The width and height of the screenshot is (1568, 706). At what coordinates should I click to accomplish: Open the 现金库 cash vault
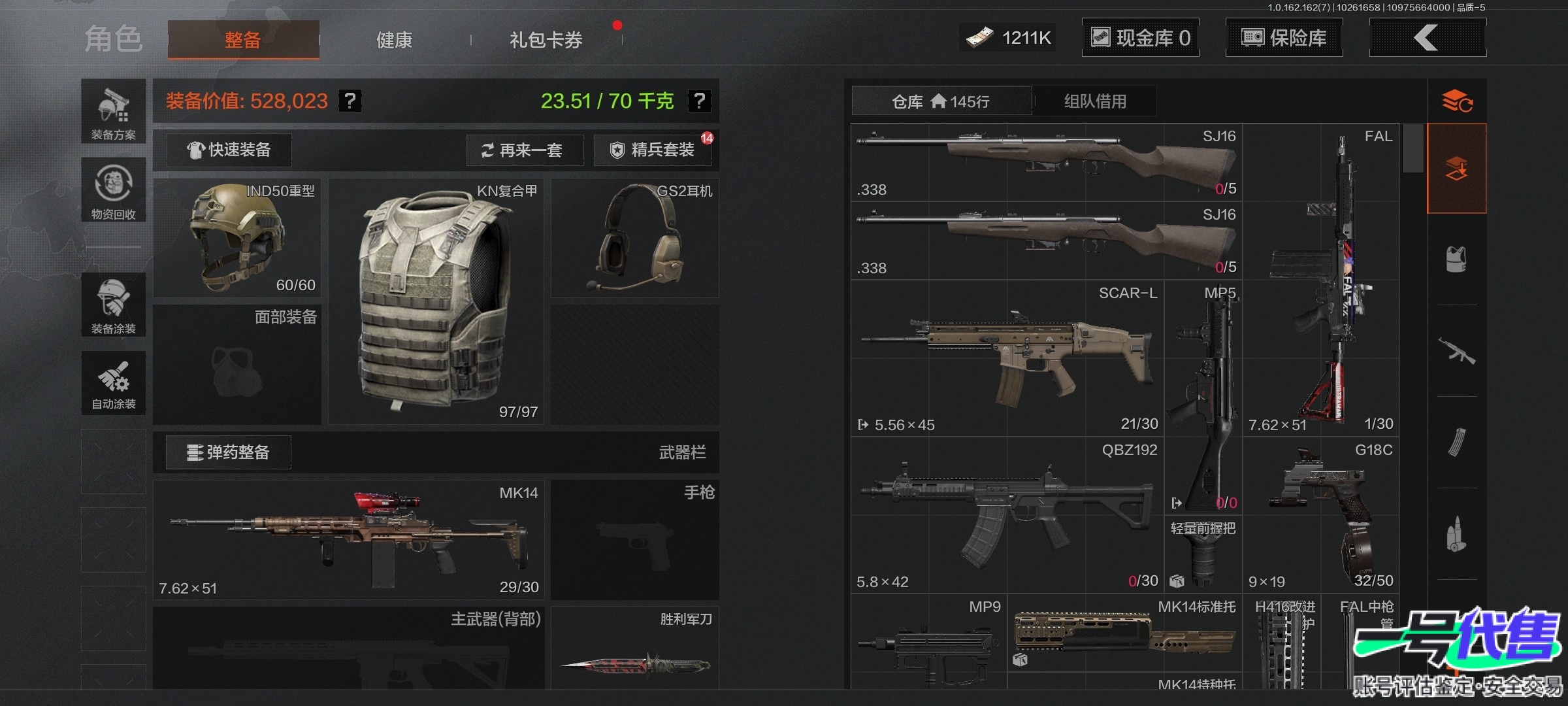pos(1140,38)
